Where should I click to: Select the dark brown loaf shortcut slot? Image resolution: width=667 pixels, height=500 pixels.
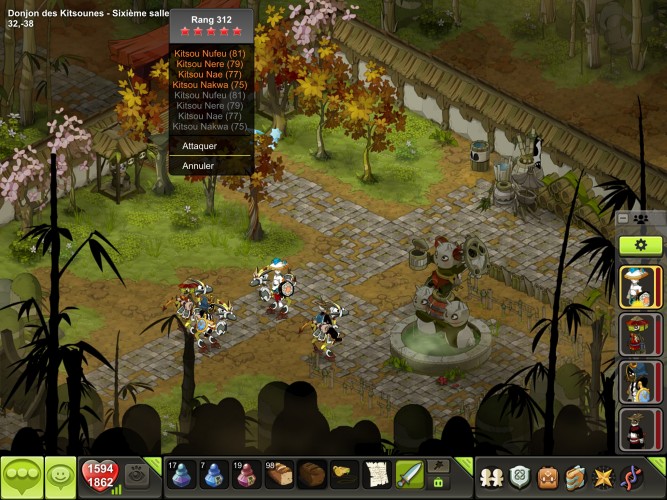click(x=312, y=474)
